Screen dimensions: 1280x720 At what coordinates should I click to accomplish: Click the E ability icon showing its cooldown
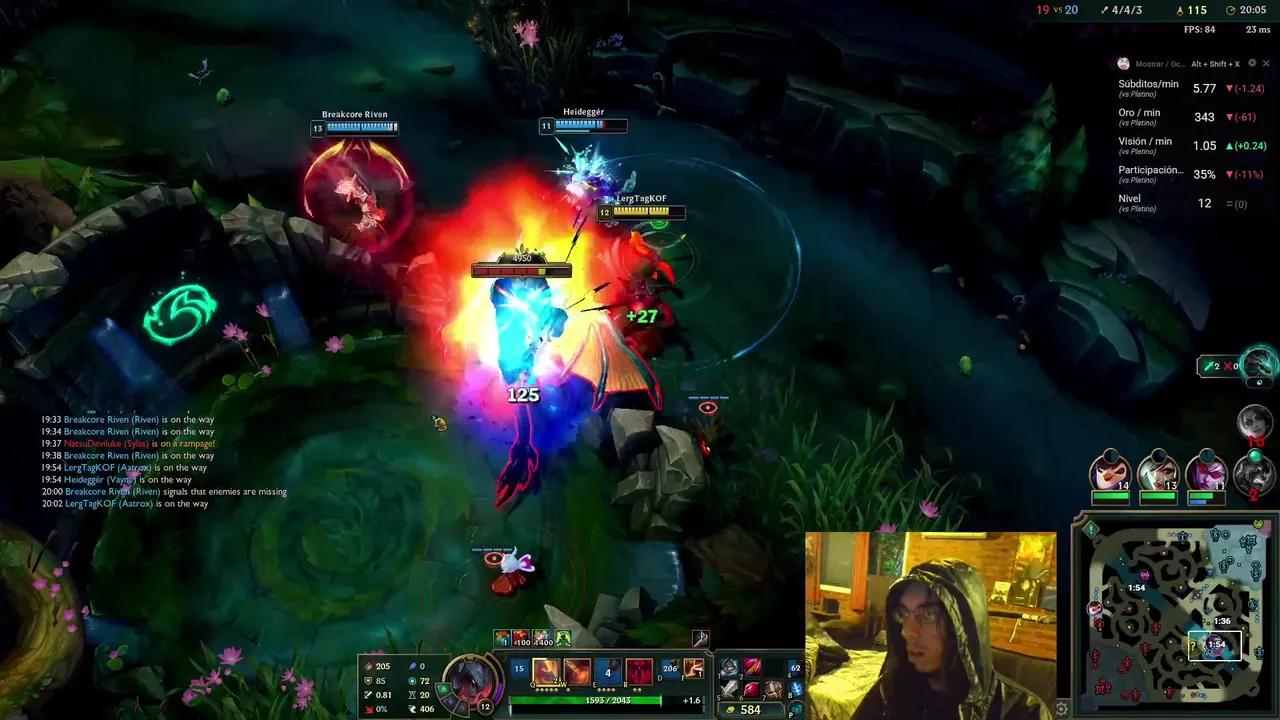pos(608,670)
